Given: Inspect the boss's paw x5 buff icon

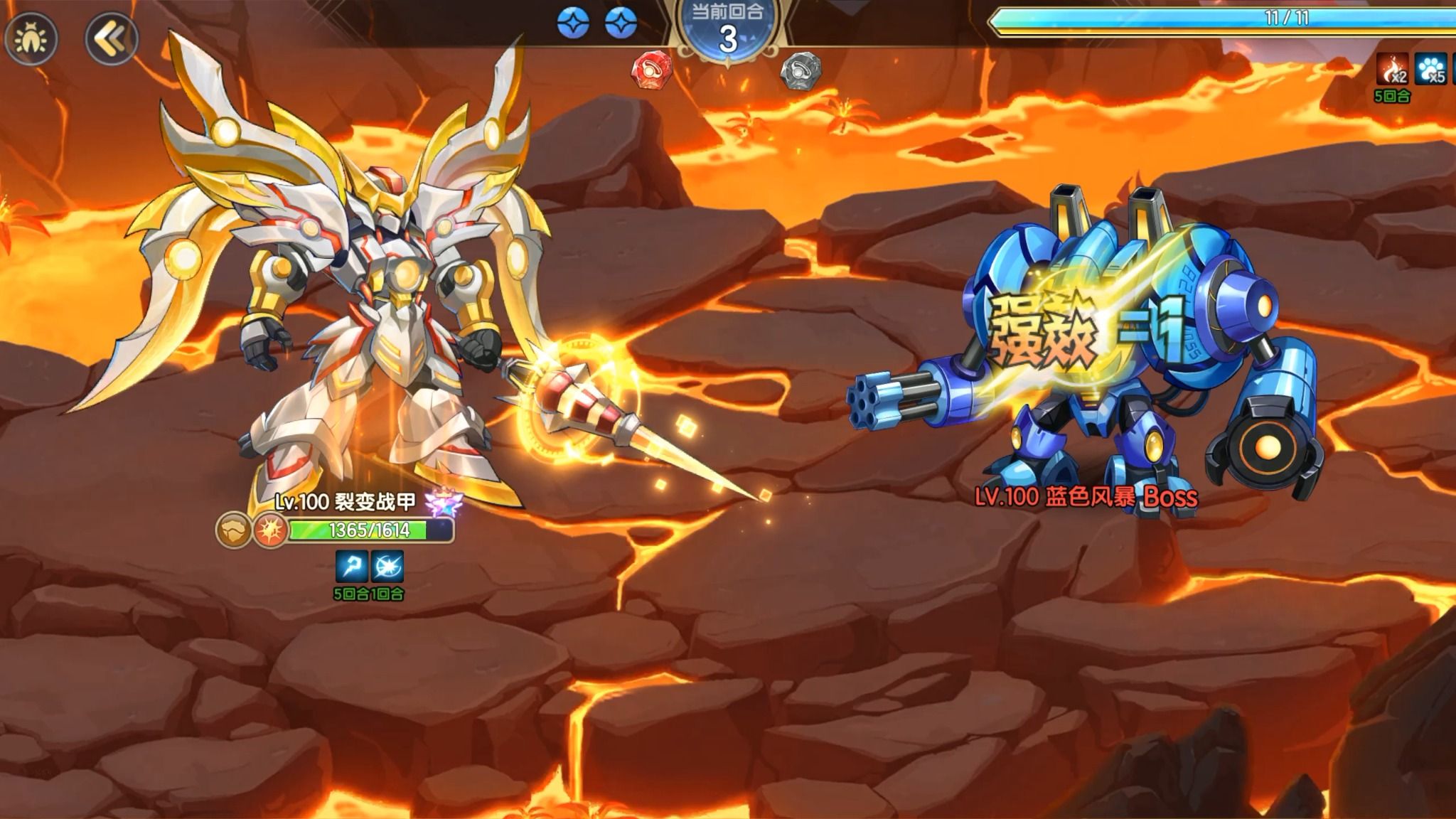Looking at the screenshot, I should tap(1430, 70).
